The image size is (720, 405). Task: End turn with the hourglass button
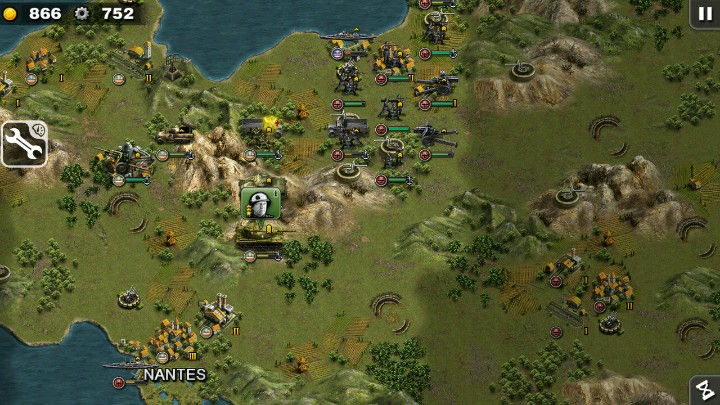[704, 390]
